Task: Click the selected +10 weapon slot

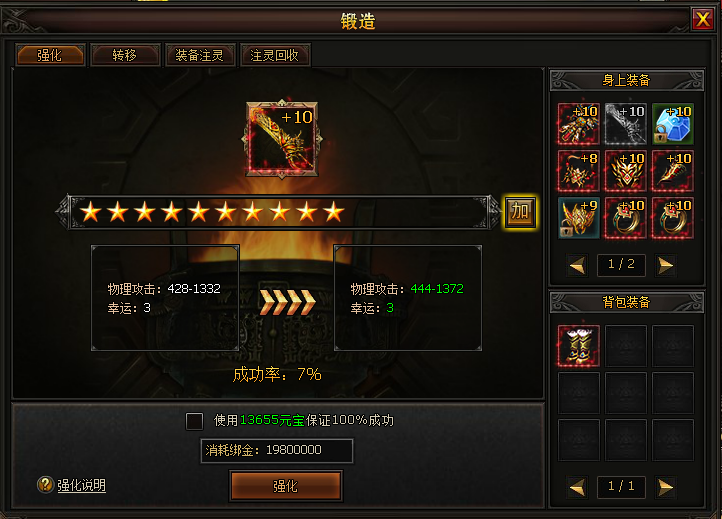Action: (280, 137)
